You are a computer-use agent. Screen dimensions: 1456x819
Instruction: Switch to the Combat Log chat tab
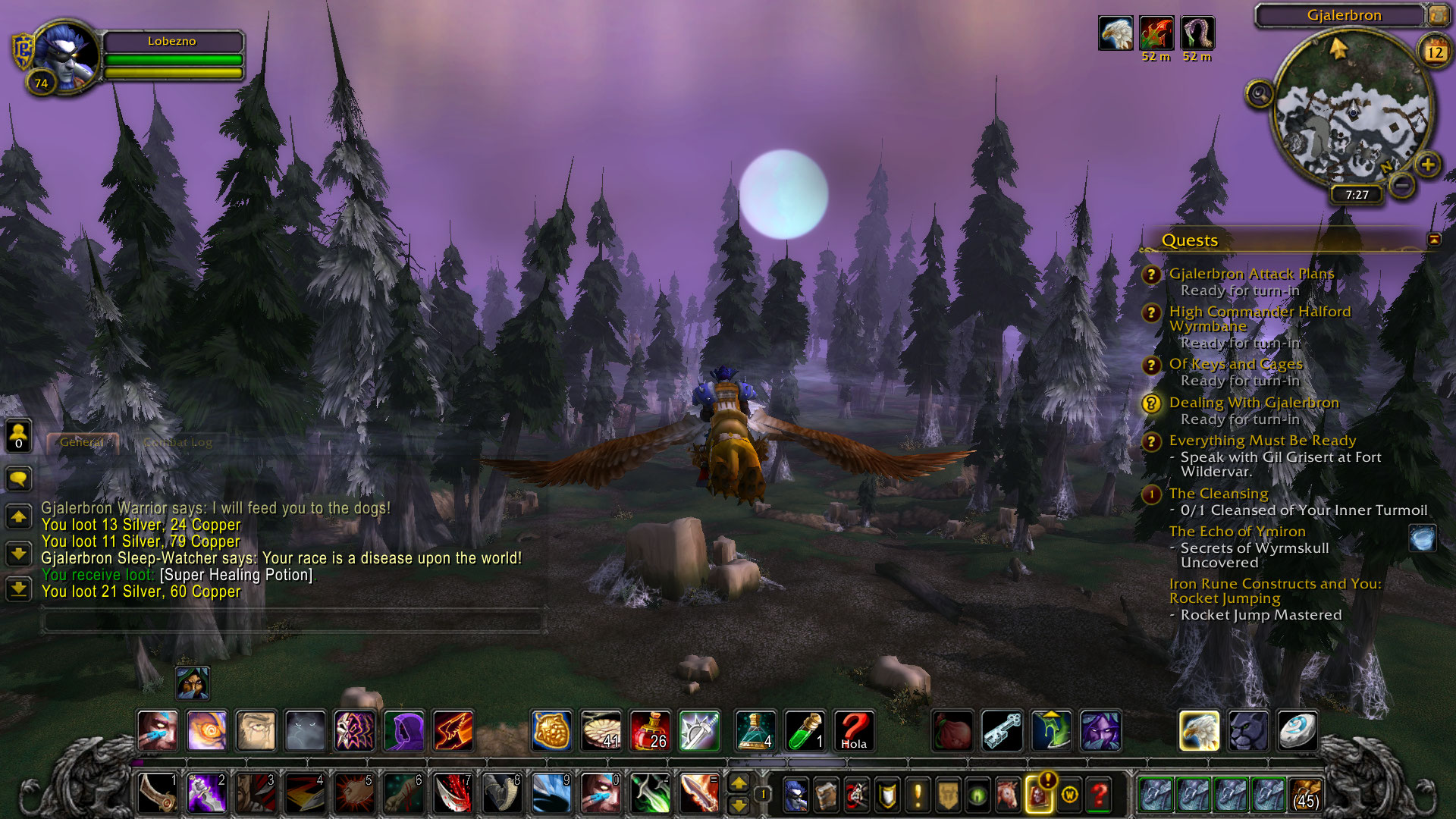point(177,443)
